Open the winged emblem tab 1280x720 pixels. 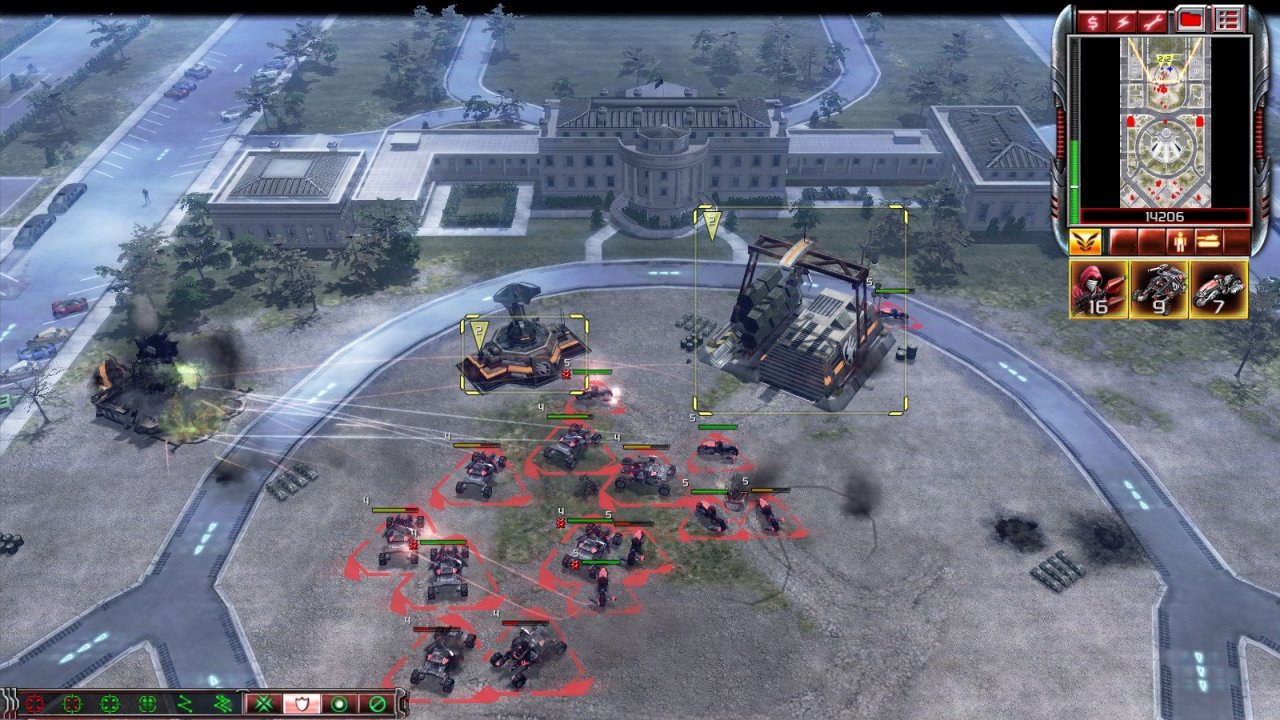click(1084, 242)
